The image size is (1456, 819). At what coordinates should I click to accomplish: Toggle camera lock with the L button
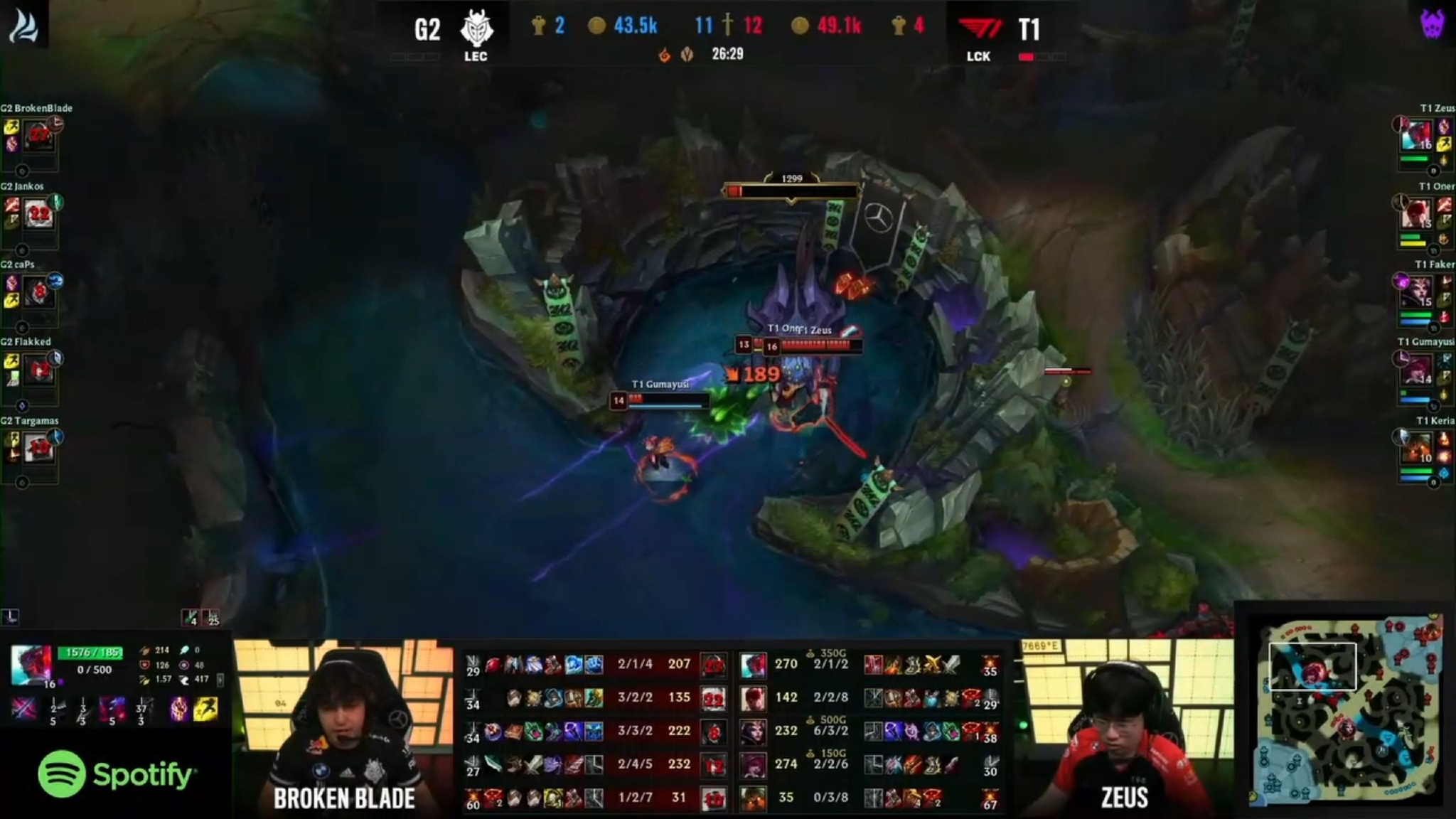click(9, 617)
